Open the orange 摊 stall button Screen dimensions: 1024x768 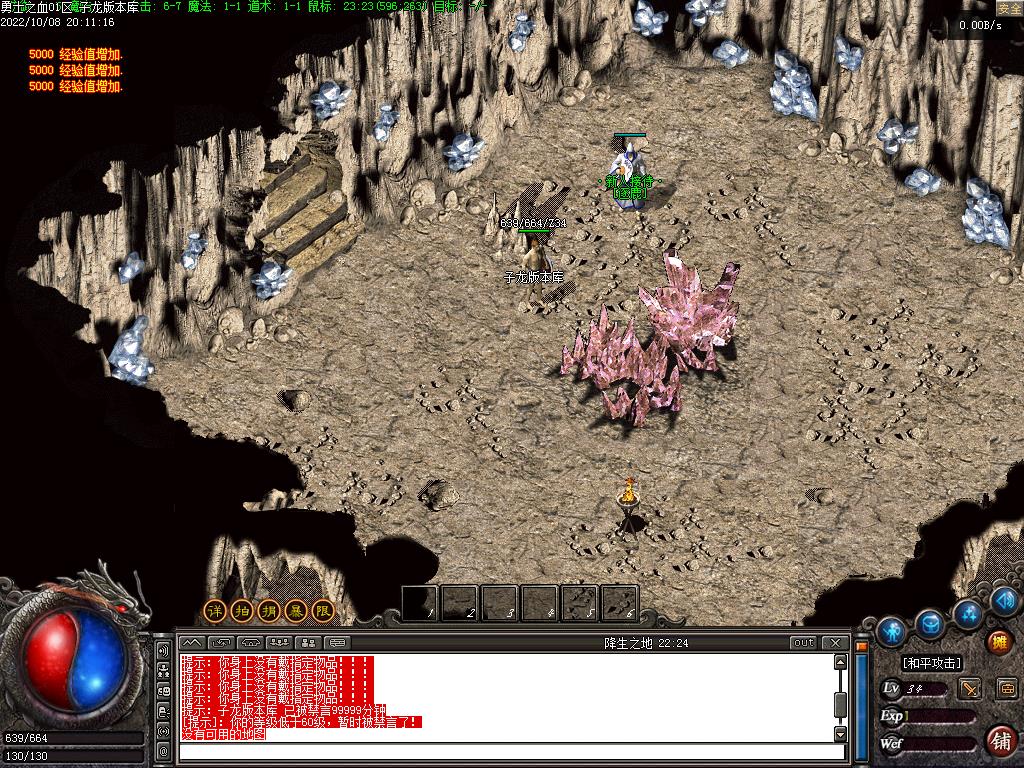(x=999, y=642)
